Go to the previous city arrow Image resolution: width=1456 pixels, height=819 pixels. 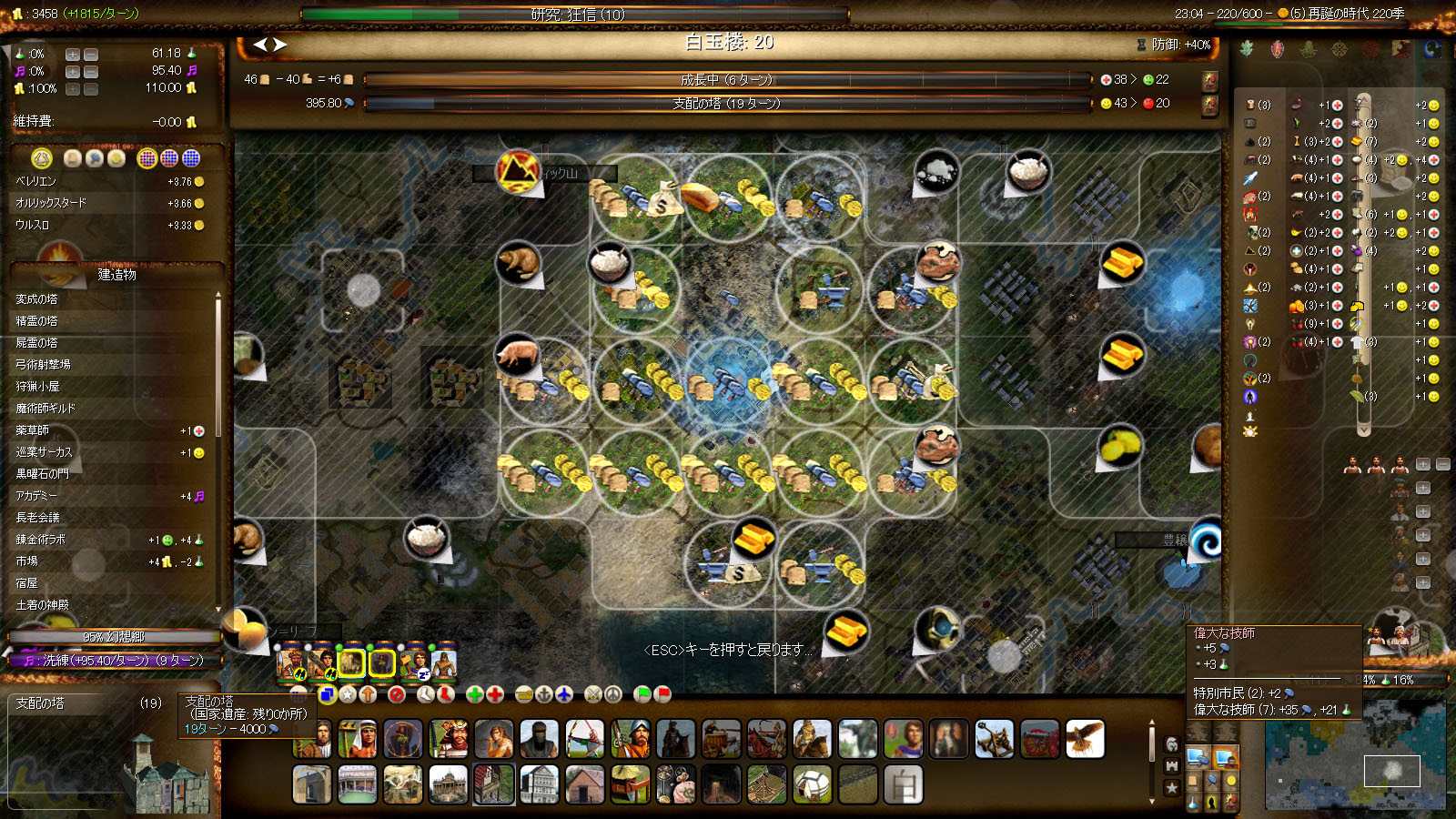(x=260, y=44)
